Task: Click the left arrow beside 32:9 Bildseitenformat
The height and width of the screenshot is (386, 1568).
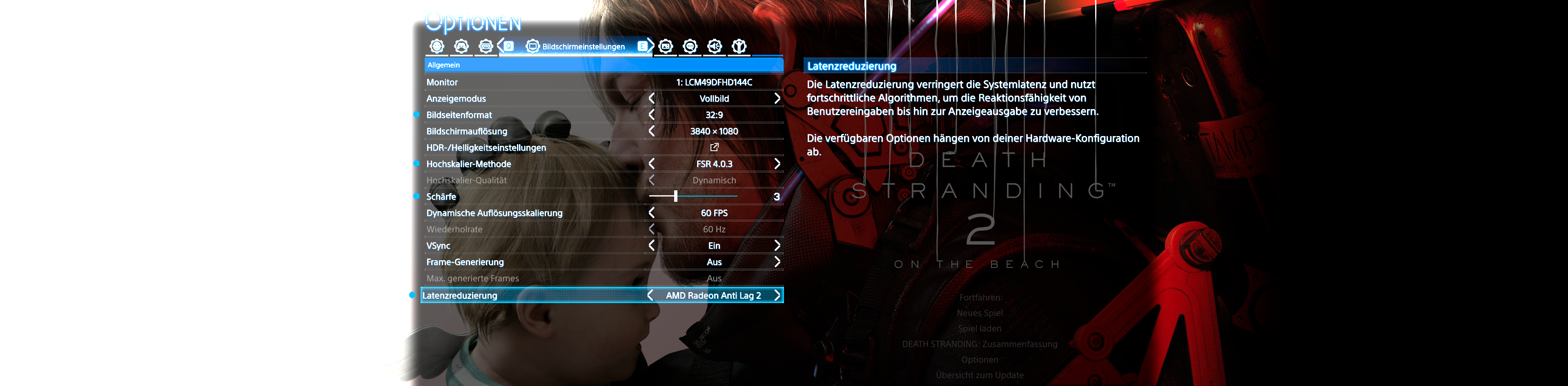Action: (651, 114)
